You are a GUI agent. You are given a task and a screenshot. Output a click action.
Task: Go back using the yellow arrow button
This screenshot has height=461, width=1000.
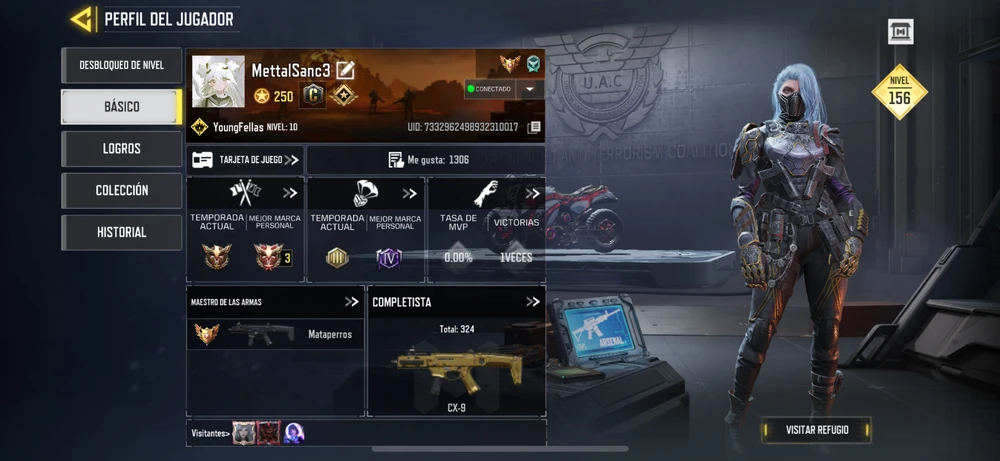tap(82, 19)
